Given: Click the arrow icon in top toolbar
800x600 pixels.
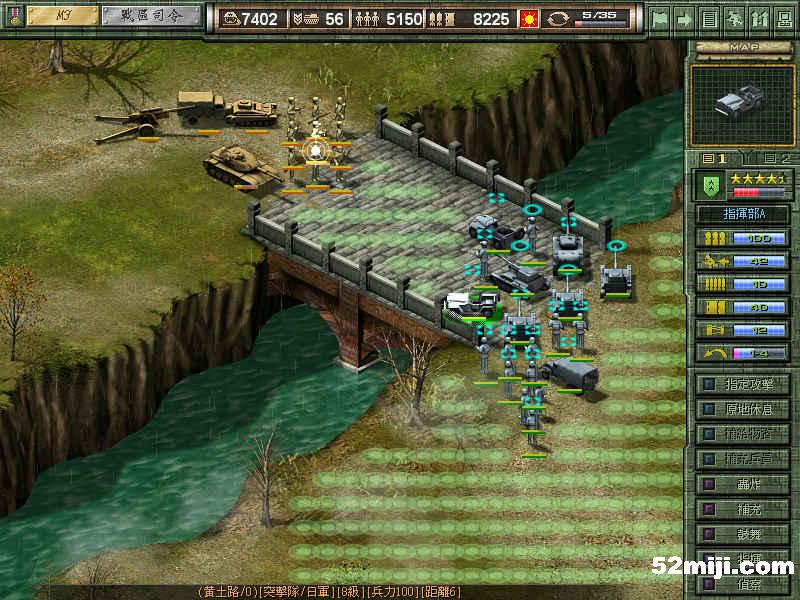Looking at the screenshot, I should [x=685, y=18].
